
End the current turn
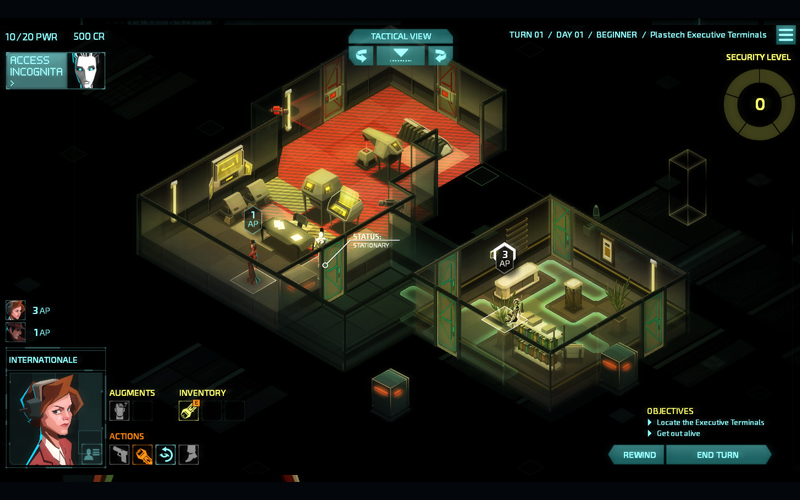[717, 455]
